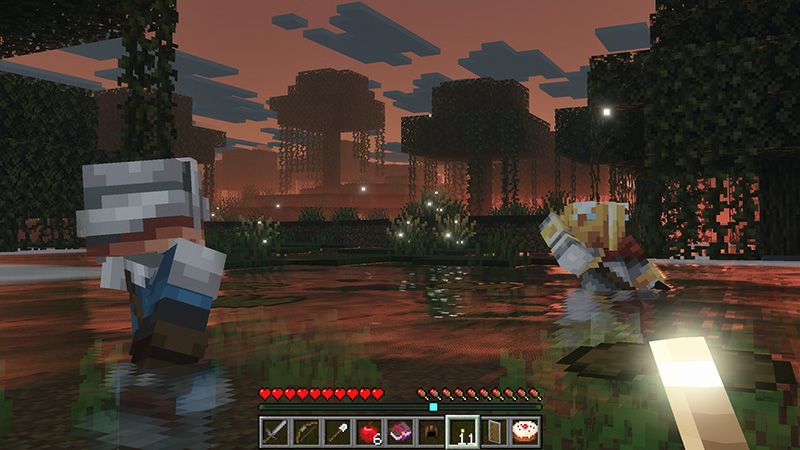Viewport: 800px width, 450px height.
Task: Select the door item slot
Action: pos(493,431)
